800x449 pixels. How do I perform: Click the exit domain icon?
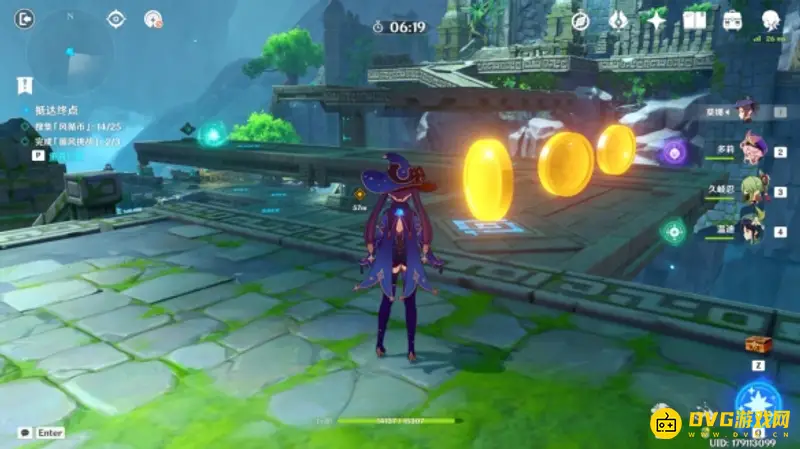(x=25, y=19)
